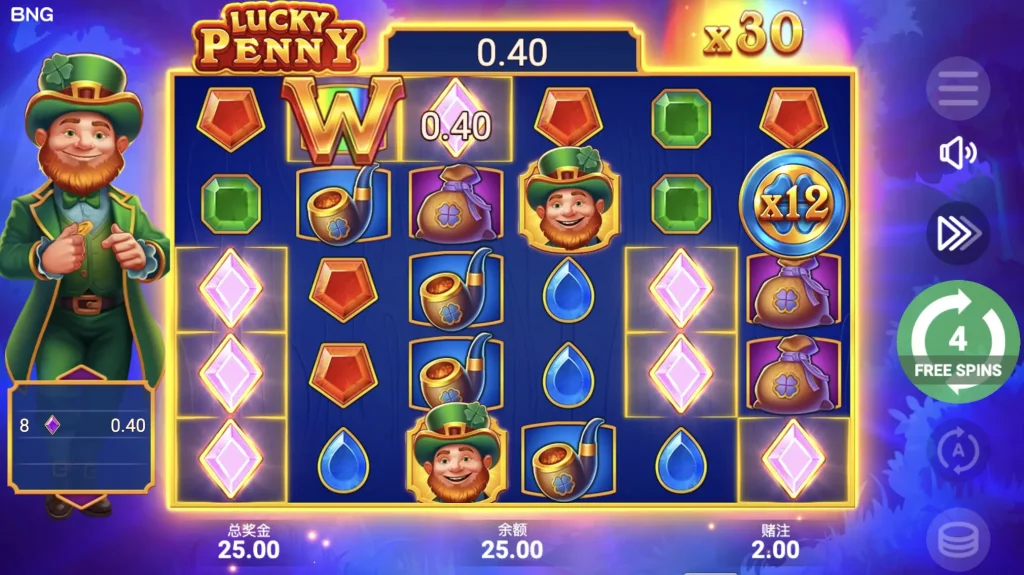
Task: Enable the autoplay button
Action: tap(957, 452)
